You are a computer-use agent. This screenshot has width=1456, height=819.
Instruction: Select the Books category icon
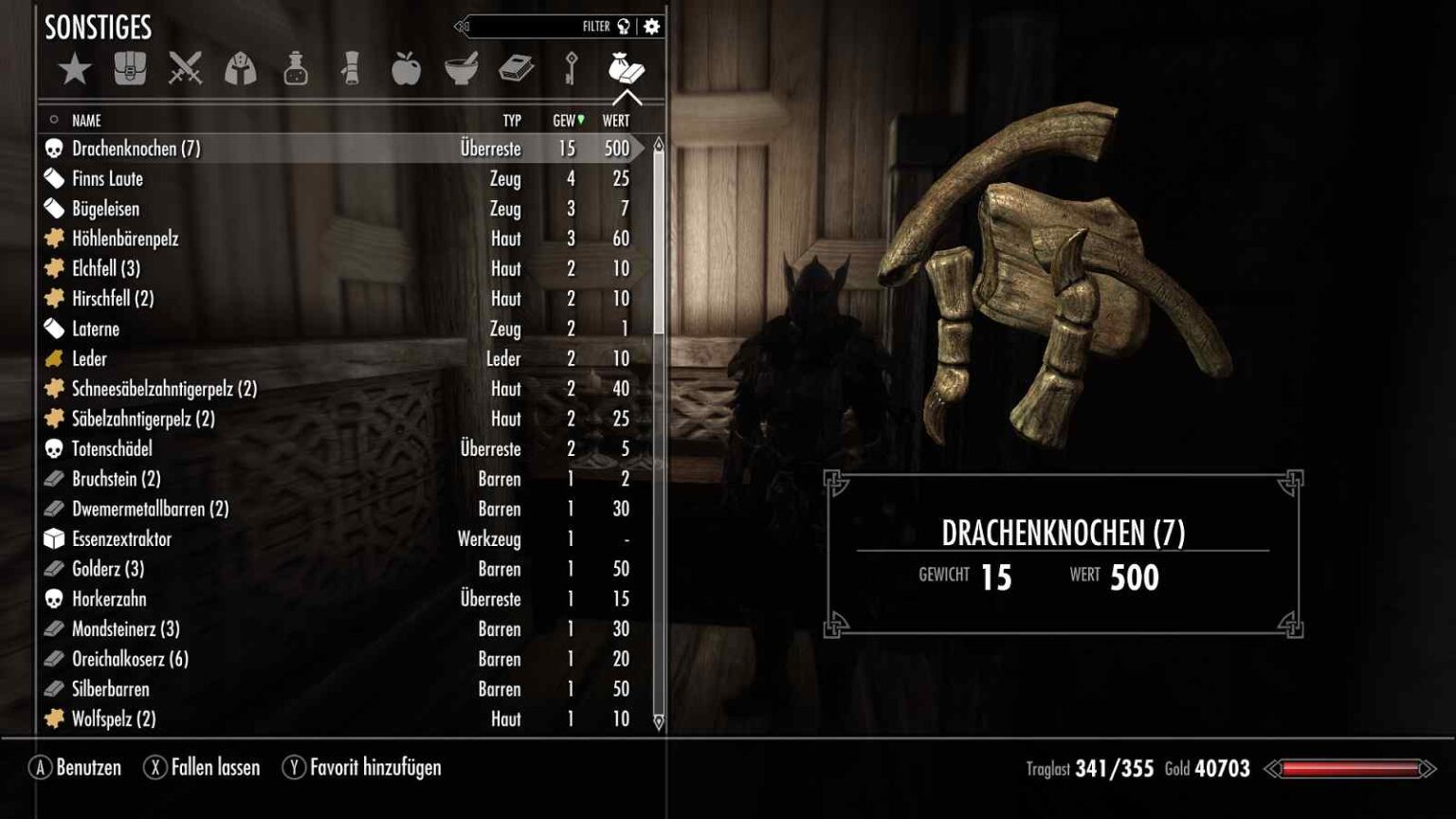[x=517, y=69]
